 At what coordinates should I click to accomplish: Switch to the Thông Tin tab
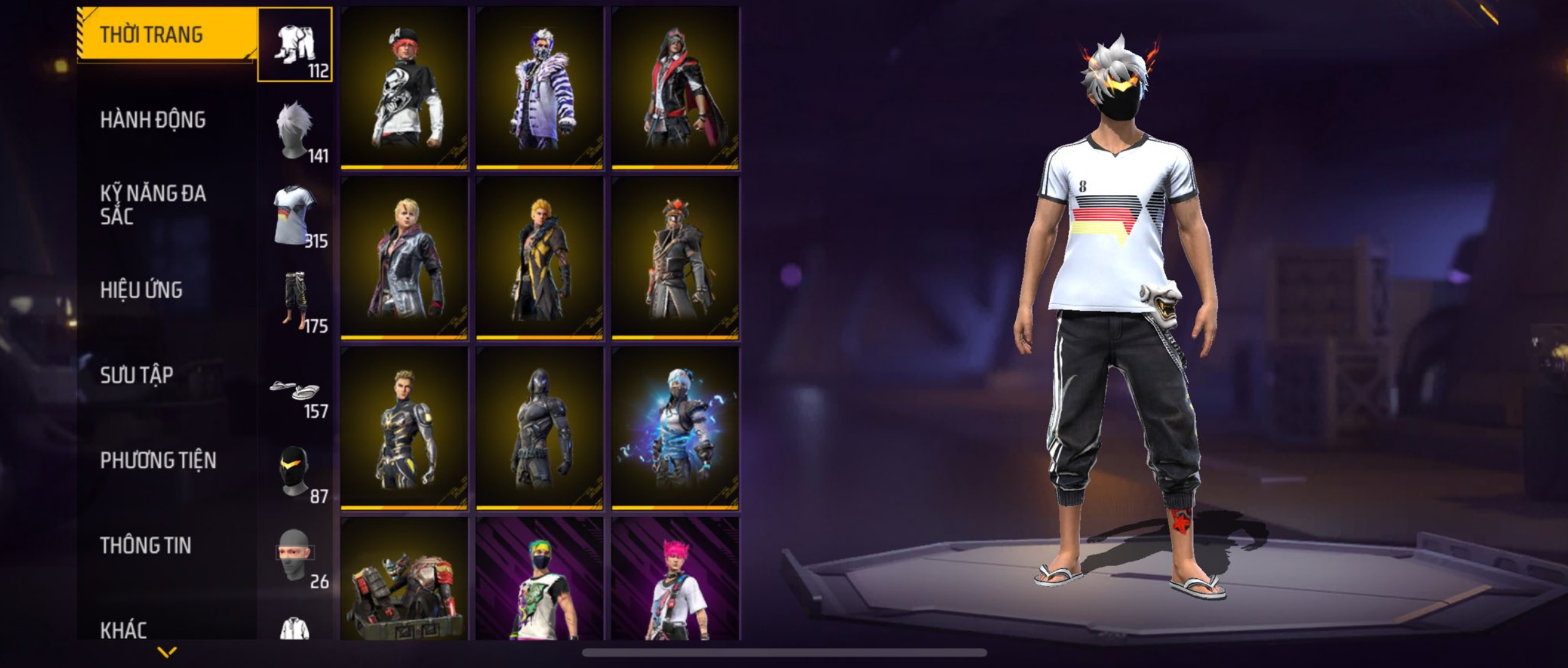click(146, 545)
